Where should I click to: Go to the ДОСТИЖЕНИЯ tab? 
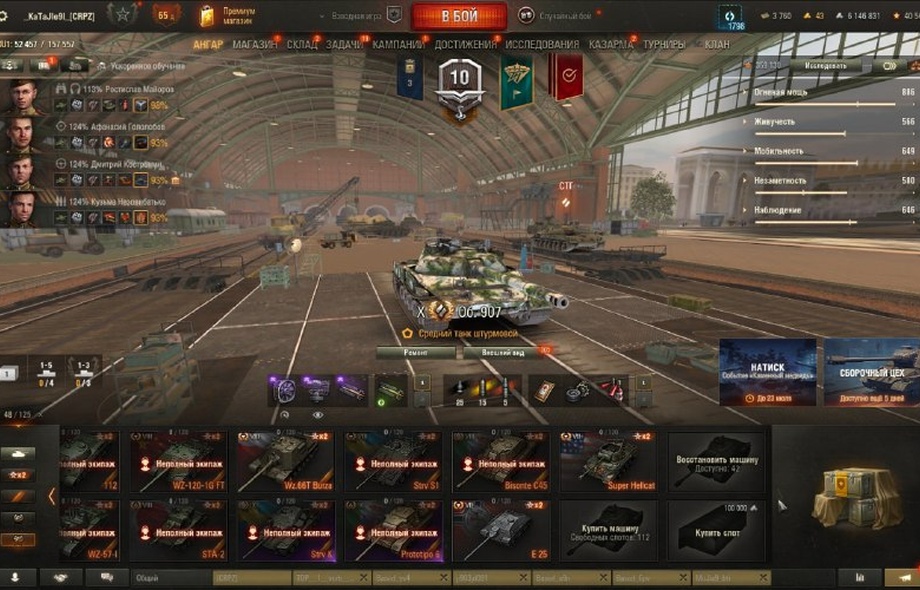pyautogui.click(x=466, y=45)
